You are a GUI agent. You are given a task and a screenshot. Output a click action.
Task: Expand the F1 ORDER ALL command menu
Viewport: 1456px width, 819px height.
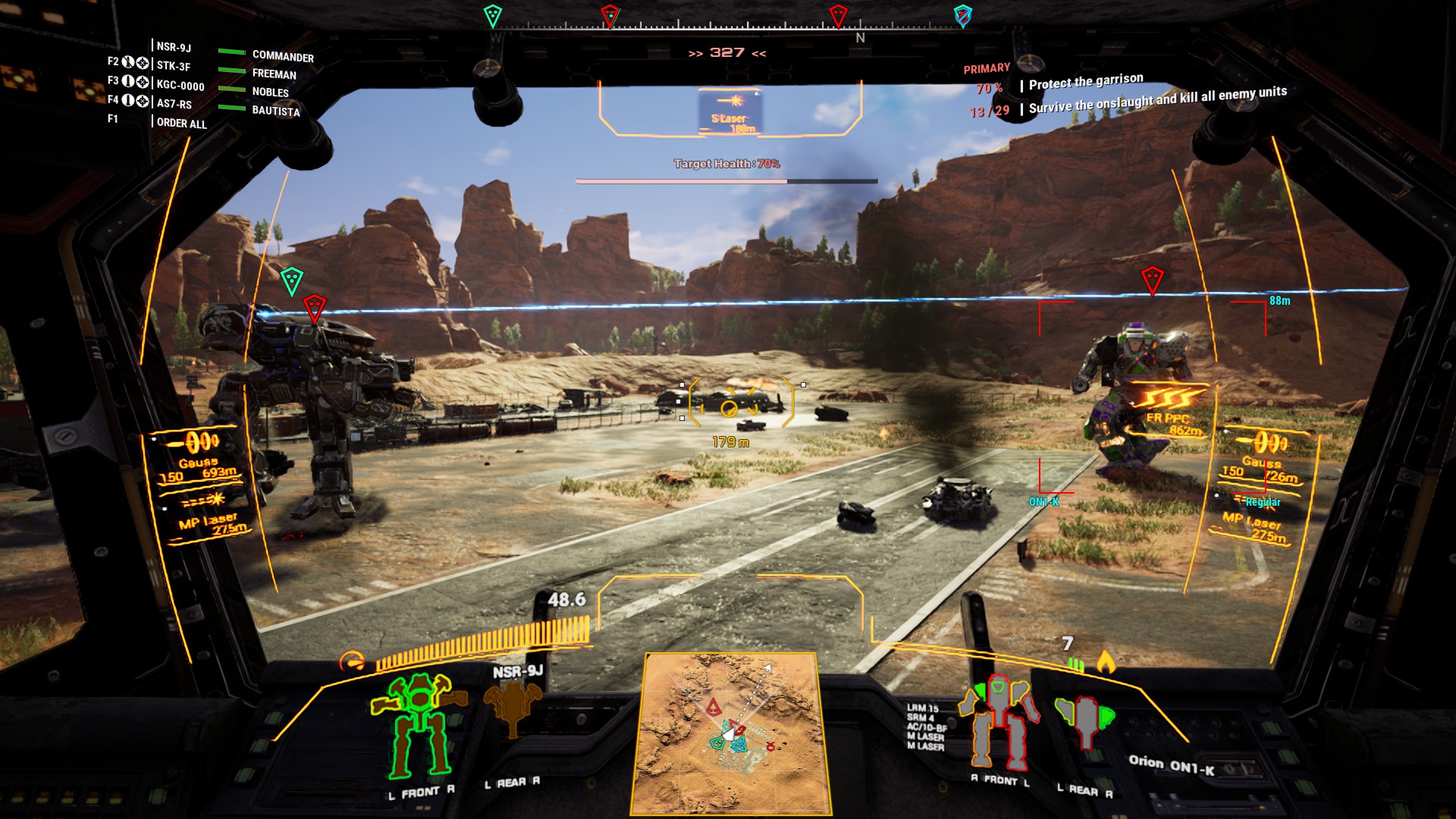pos(180,124)
